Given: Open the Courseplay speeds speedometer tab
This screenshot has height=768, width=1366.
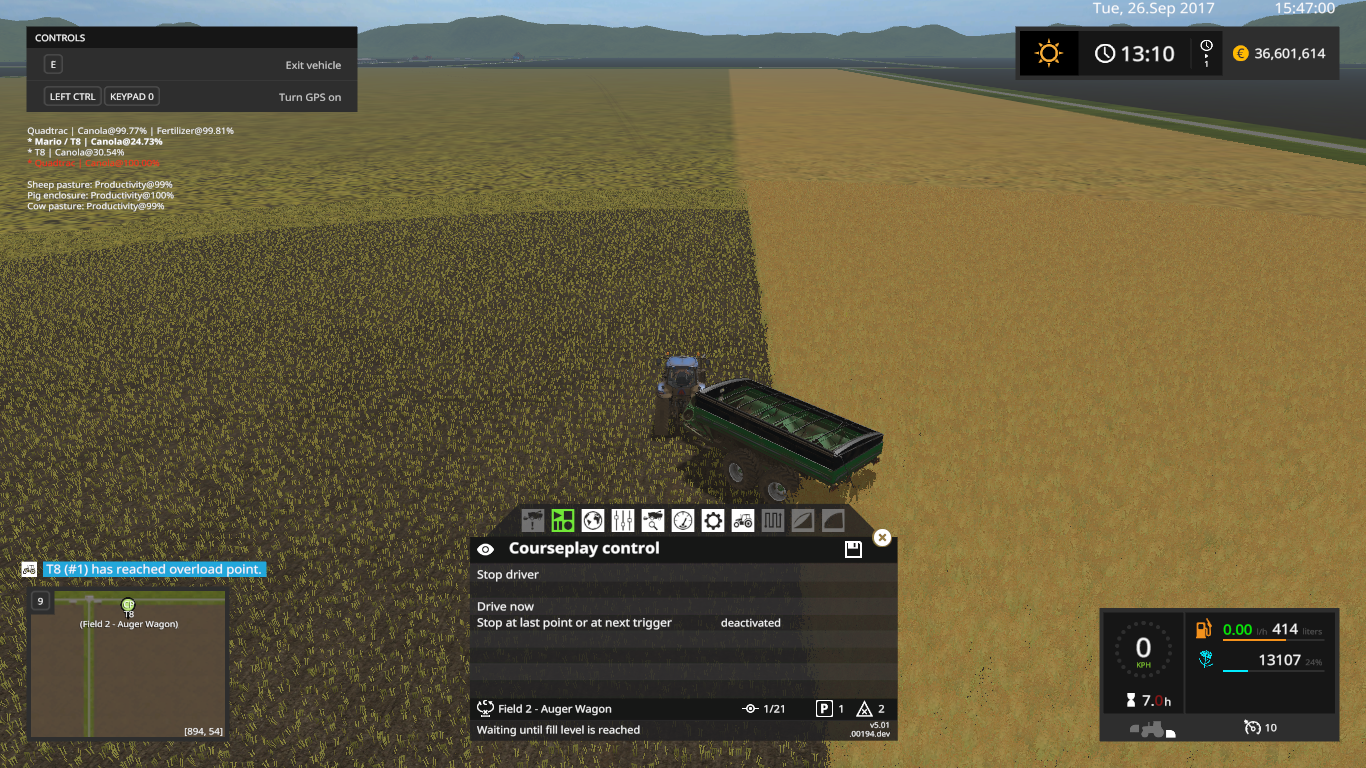Looking at the screenshot, I should 681,520.
